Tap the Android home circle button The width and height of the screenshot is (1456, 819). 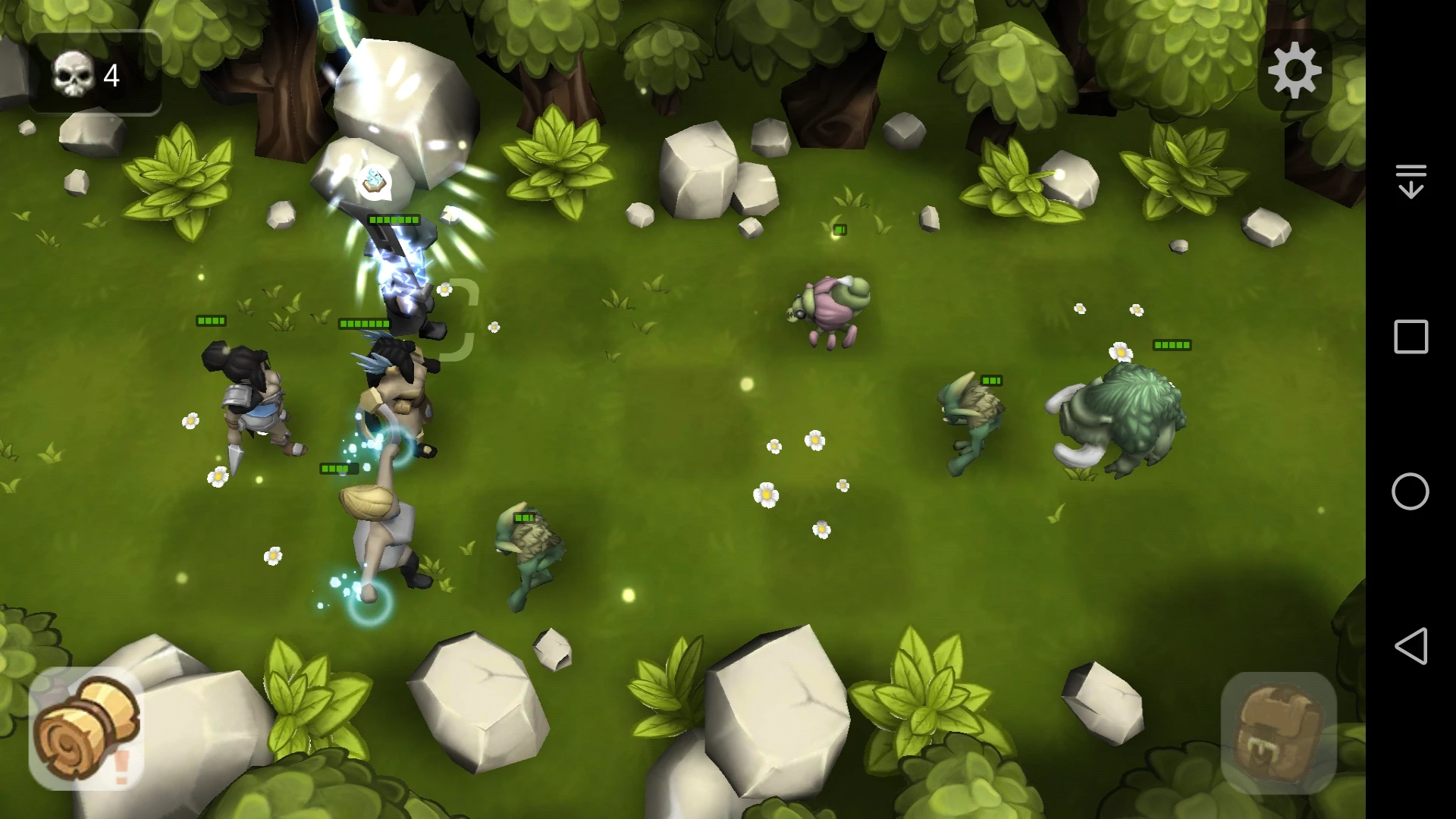tap(1410, 491)
